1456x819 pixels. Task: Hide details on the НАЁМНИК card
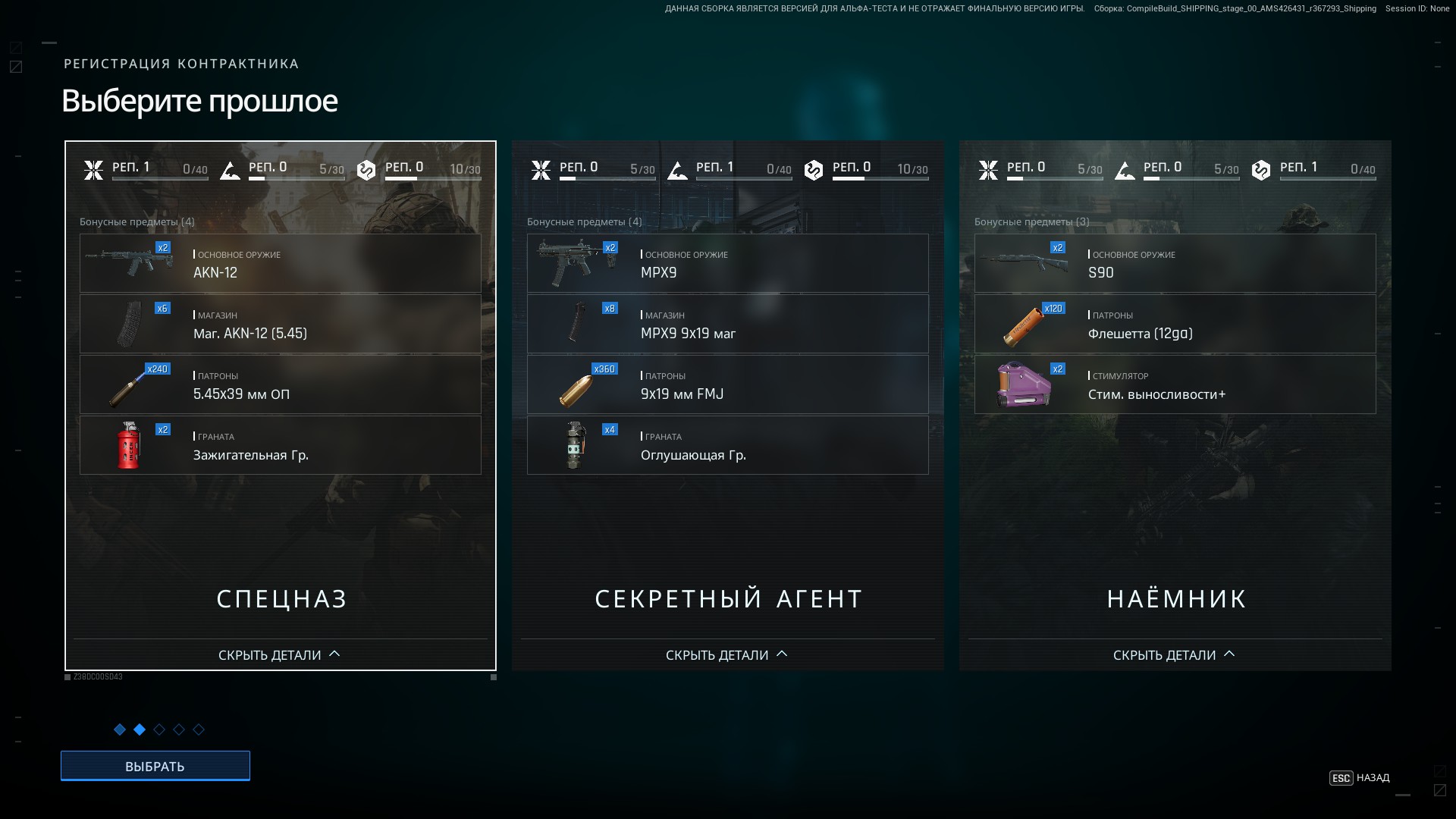click(1174, 654)
